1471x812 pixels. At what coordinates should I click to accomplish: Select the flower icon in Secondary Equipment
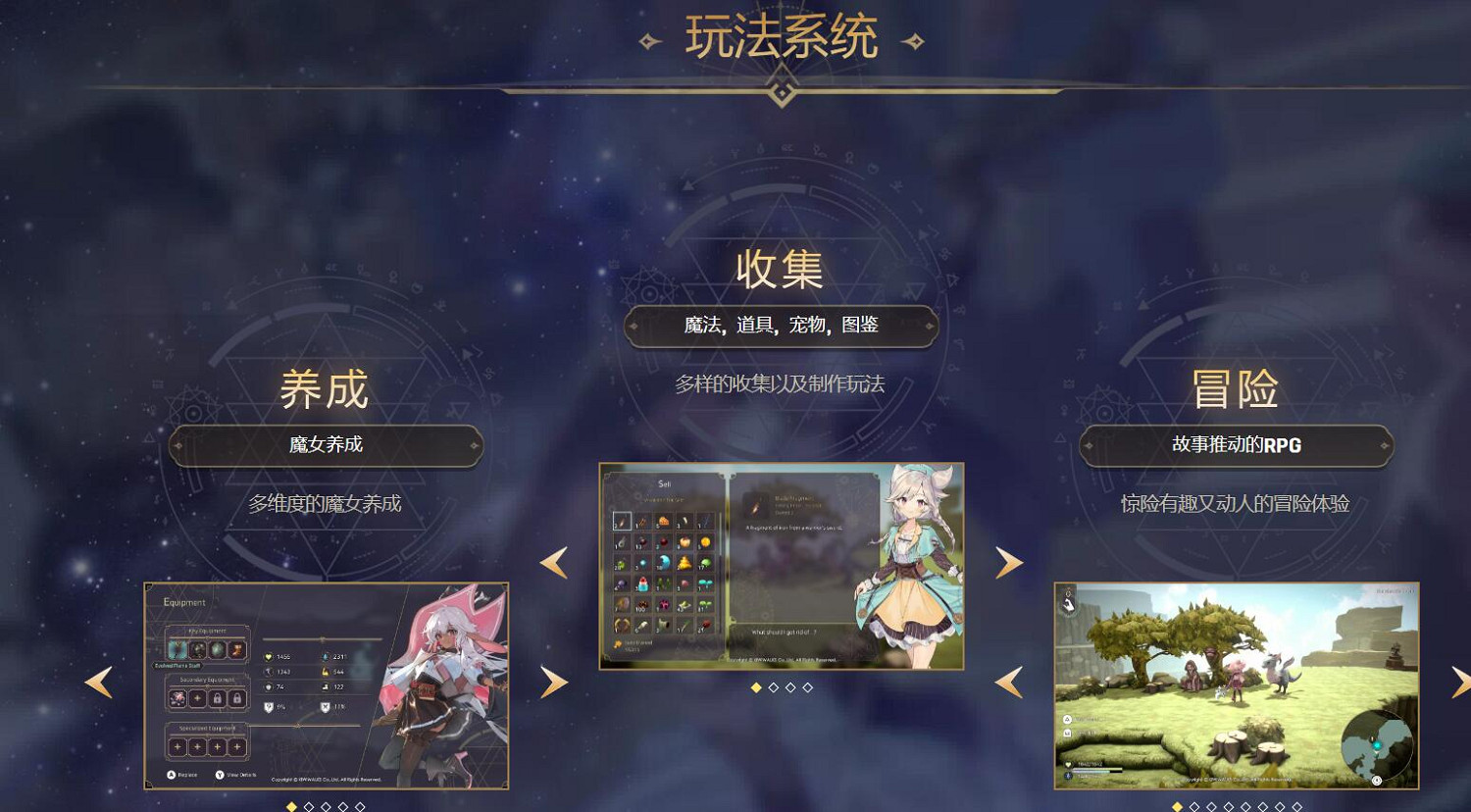(177, 697)
